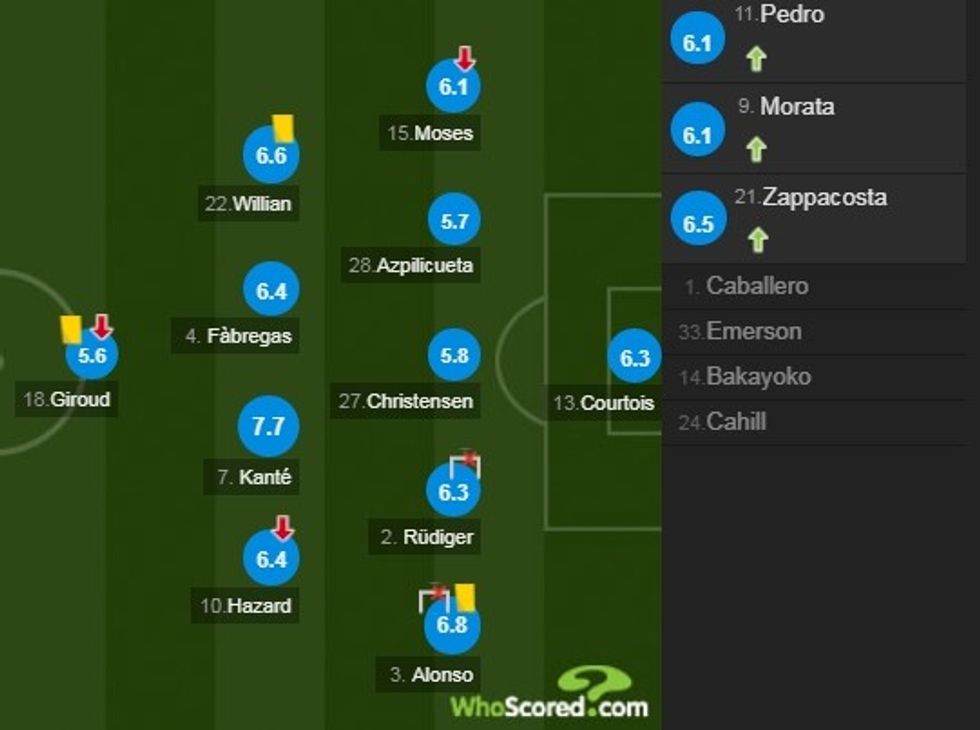Select Rüdiger's 6.3 rating marker
Screen dimensions: 980x730
(x=454, y=492)
